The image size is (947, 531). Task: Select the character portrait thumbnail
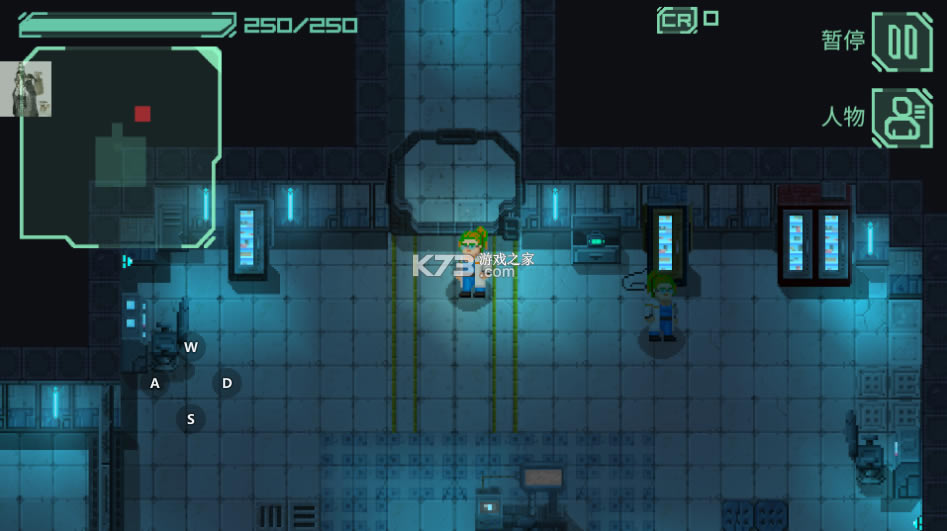point(26,89)
